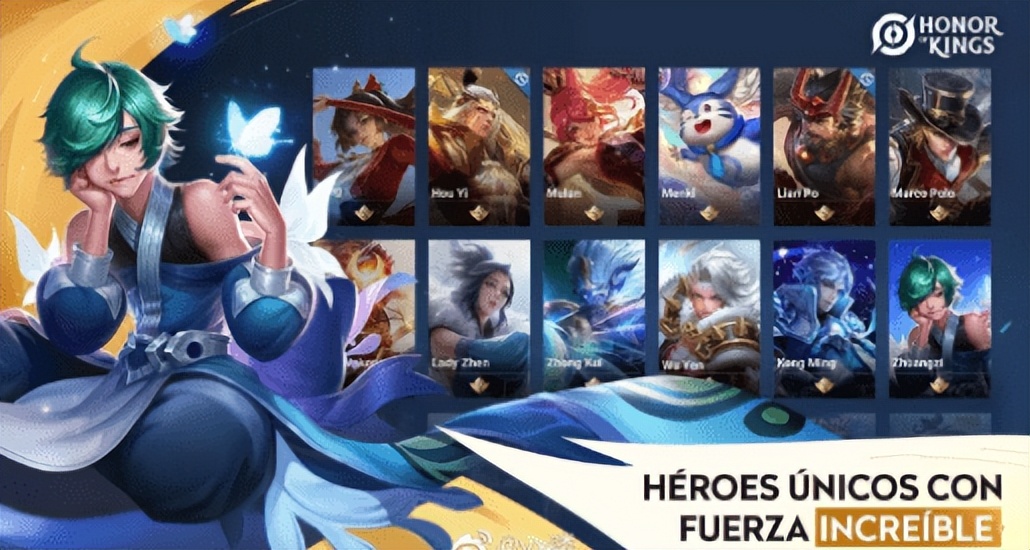Viewport: 1030px width, 550px height.
Task: Select the Lian Po hero card
Action: [x=824, y=146]
